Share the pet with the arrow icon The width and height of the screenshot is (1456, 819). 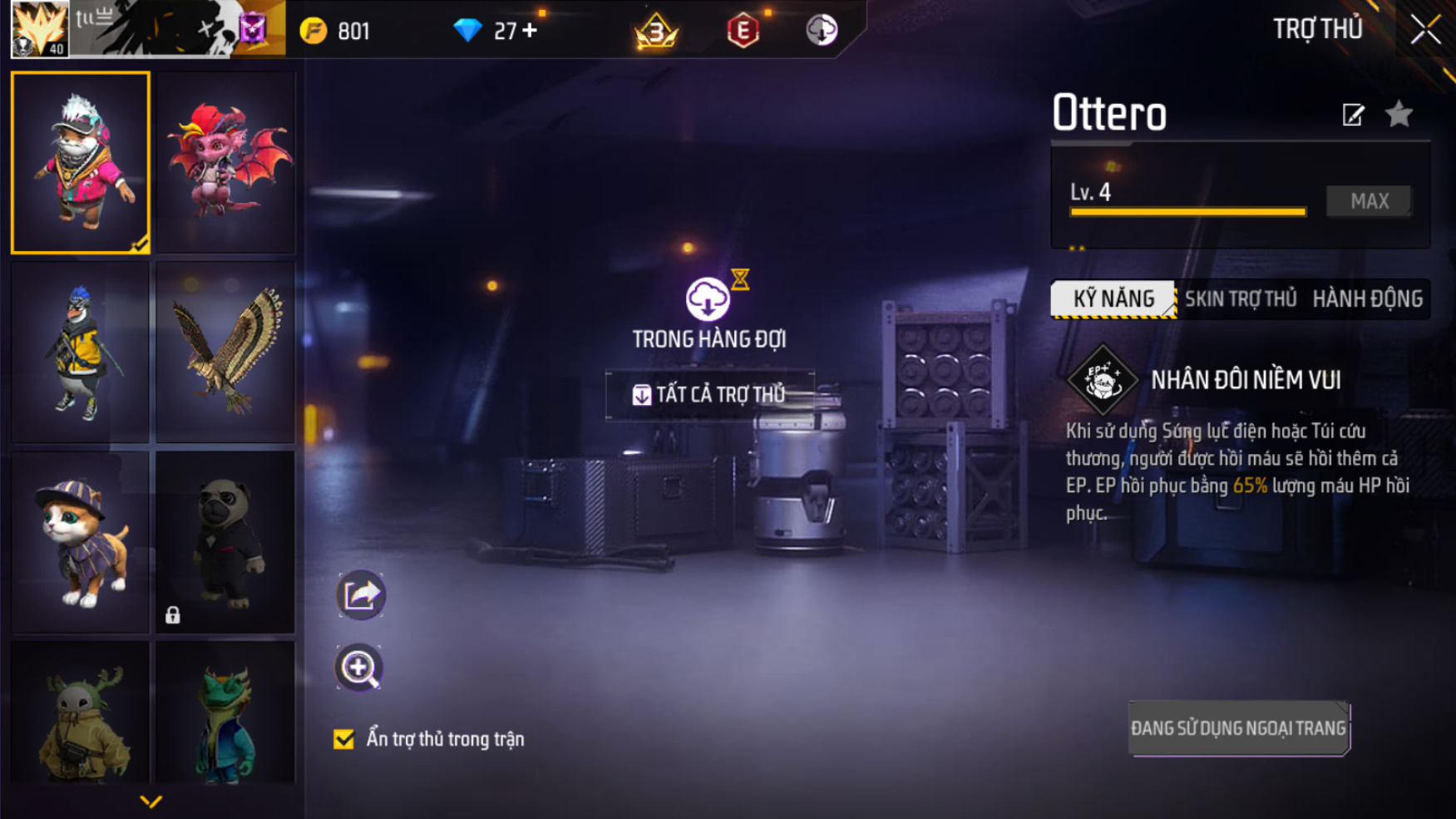[x=360, y=595]
